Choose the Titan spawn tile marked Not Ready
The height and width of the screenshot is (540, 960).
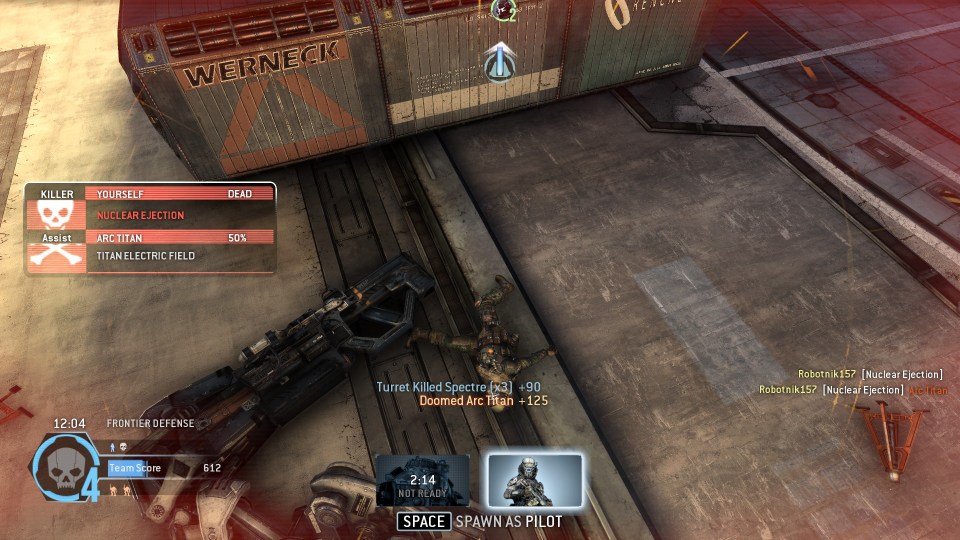(423, 480)
